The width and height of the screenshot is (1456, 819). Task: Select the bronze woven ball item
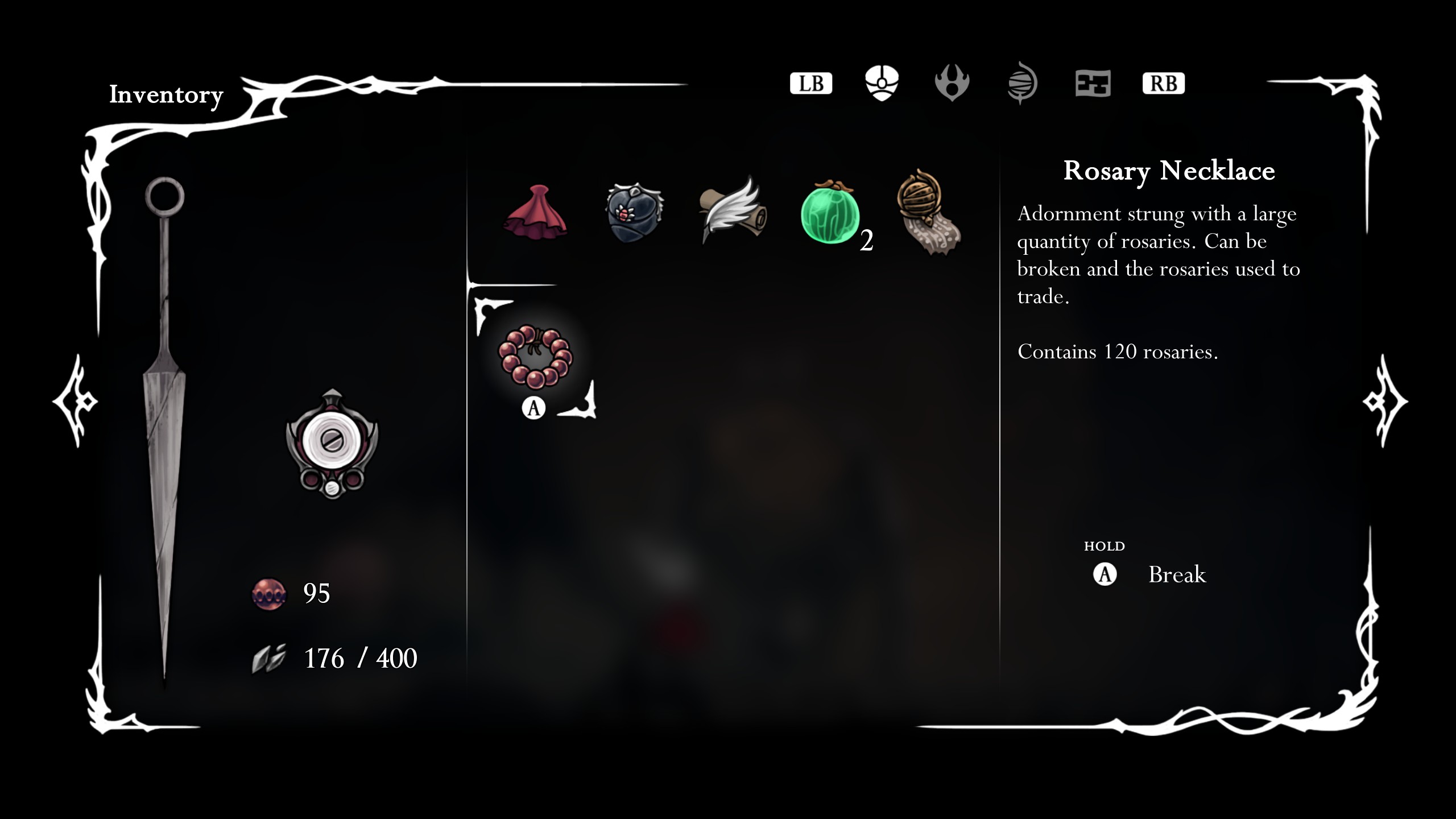click(x=927, y=212)
